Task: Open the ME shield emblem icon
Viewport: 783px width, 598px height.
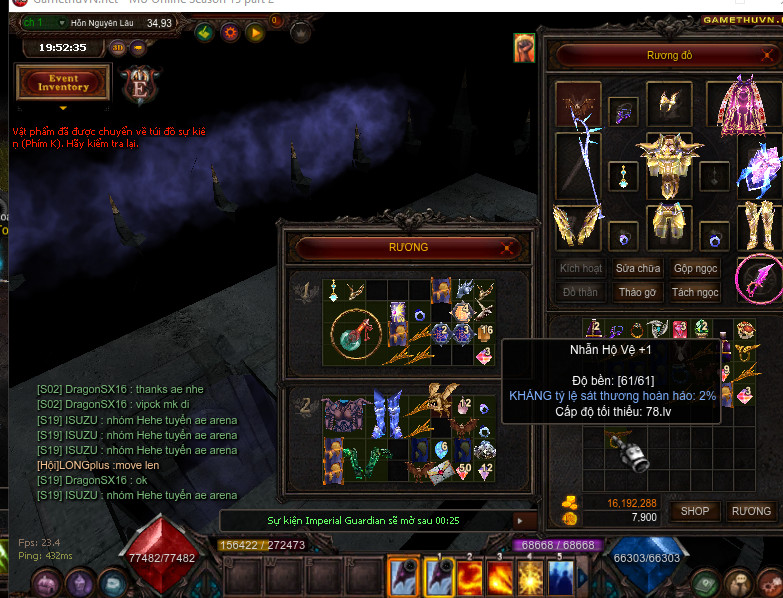Action: [x=137, y=85]
